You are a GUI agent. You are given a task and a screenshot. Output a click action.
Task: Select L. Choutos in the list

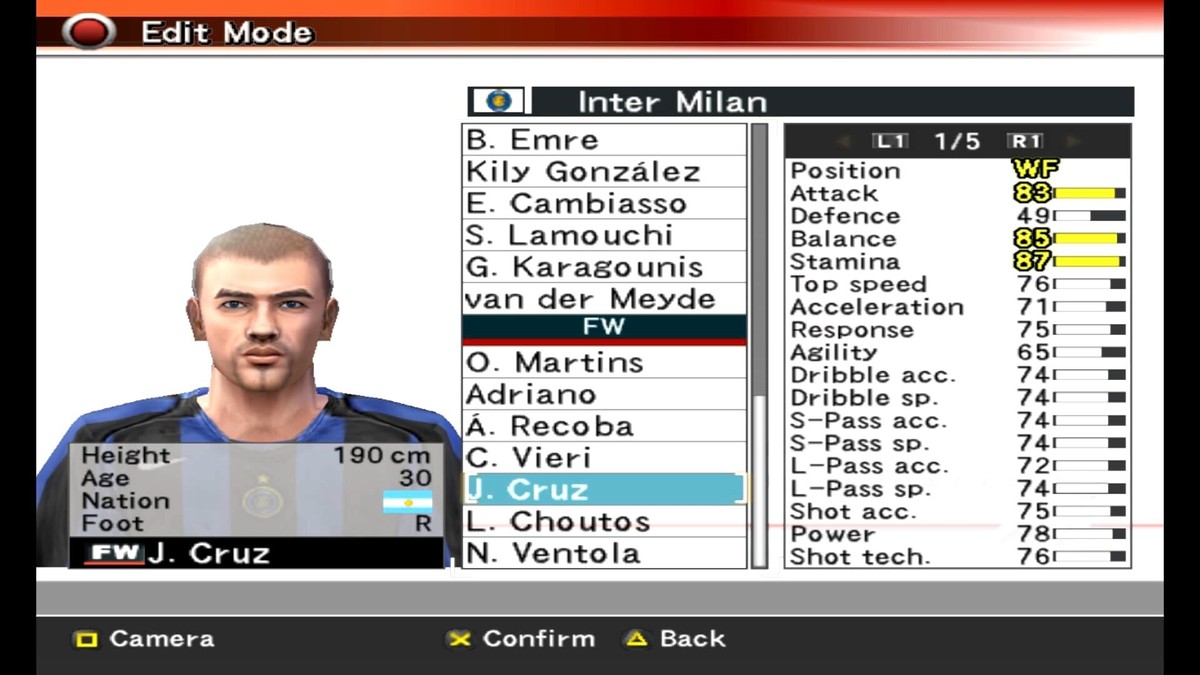pyautogui.click(x=604, y=522)
